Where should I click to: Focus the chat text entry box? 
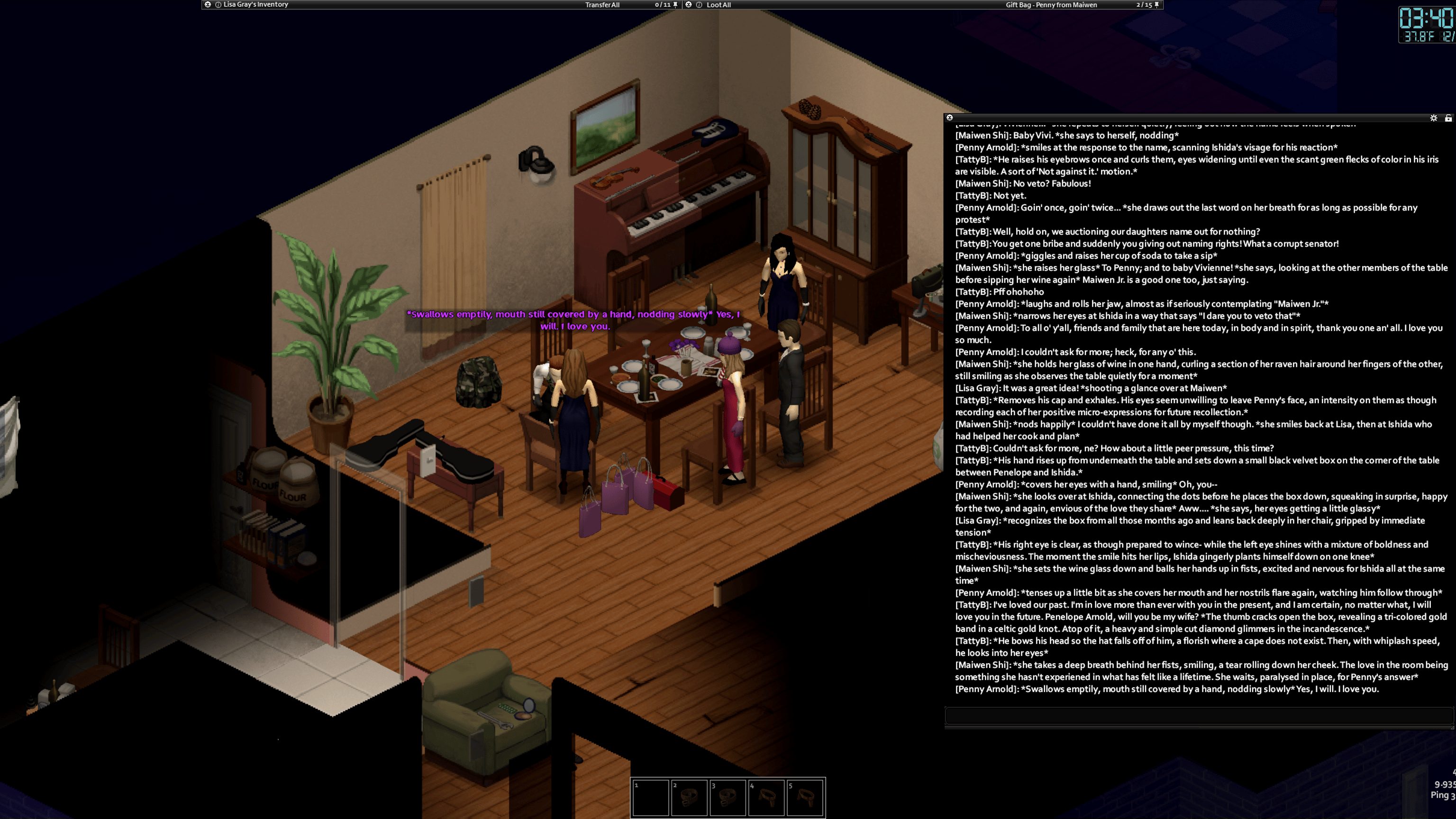[x=1198, y=716]
